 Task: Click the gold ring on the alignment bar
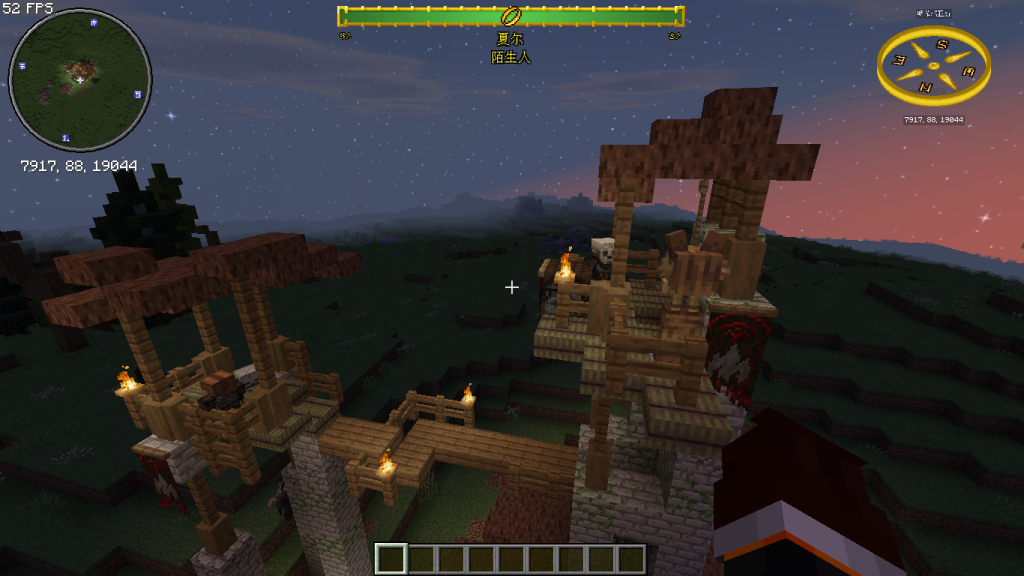tap(510, 16)
